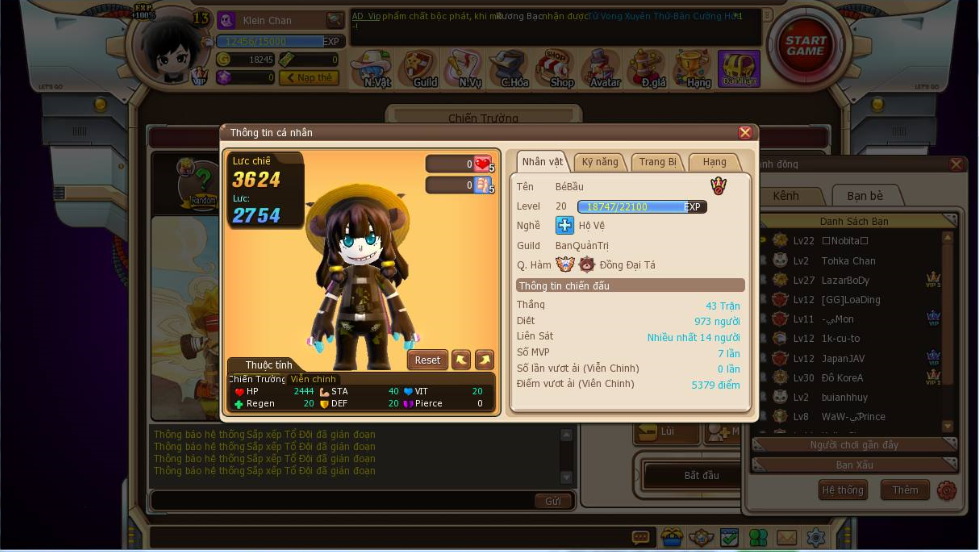979x552 pixels.
Task: Open the C.Hóa anvil icon
Action: tap(512, 69)
